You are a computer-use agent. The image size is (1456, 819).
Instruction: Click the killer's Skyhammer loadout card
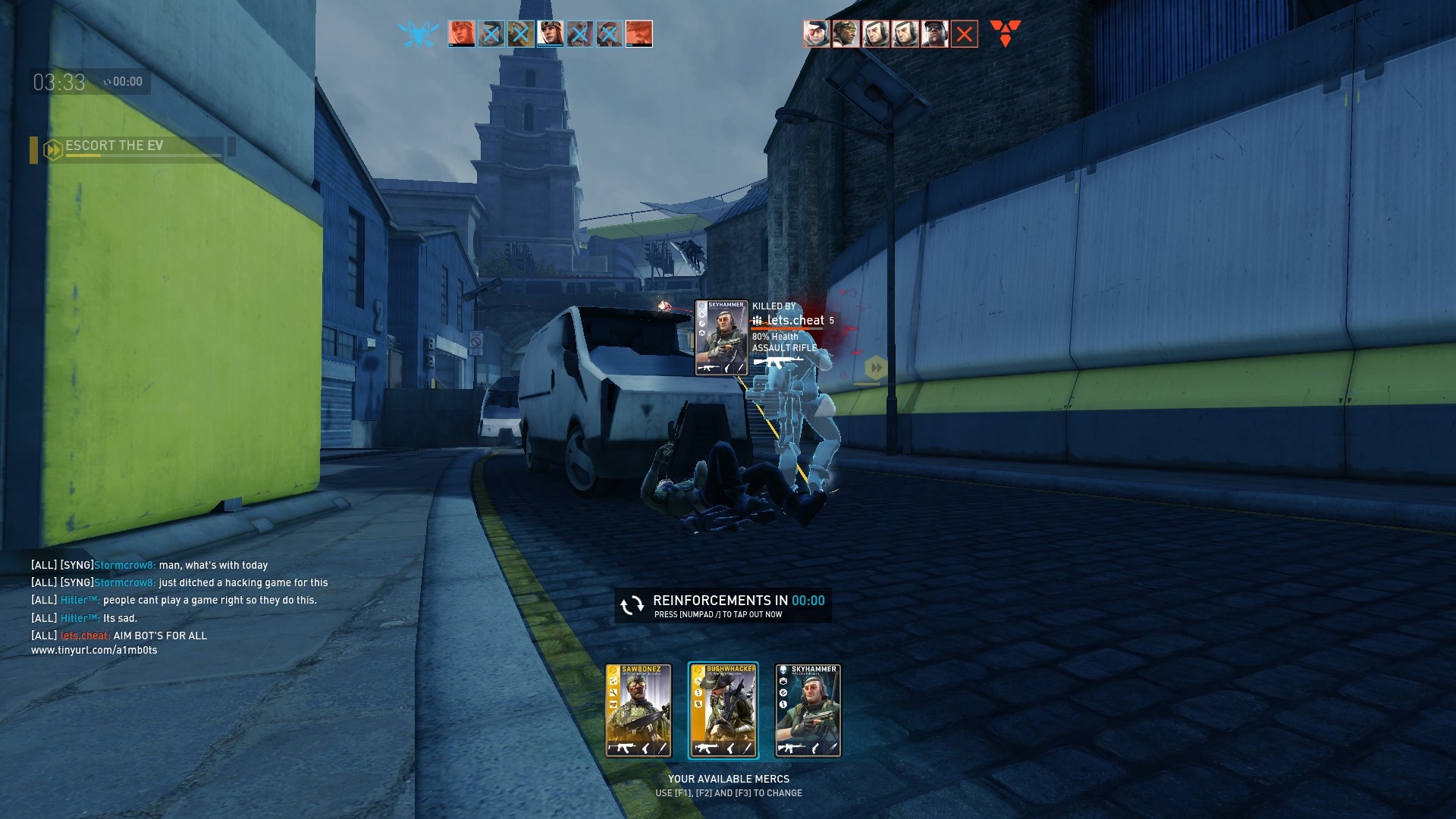point(721,338)
